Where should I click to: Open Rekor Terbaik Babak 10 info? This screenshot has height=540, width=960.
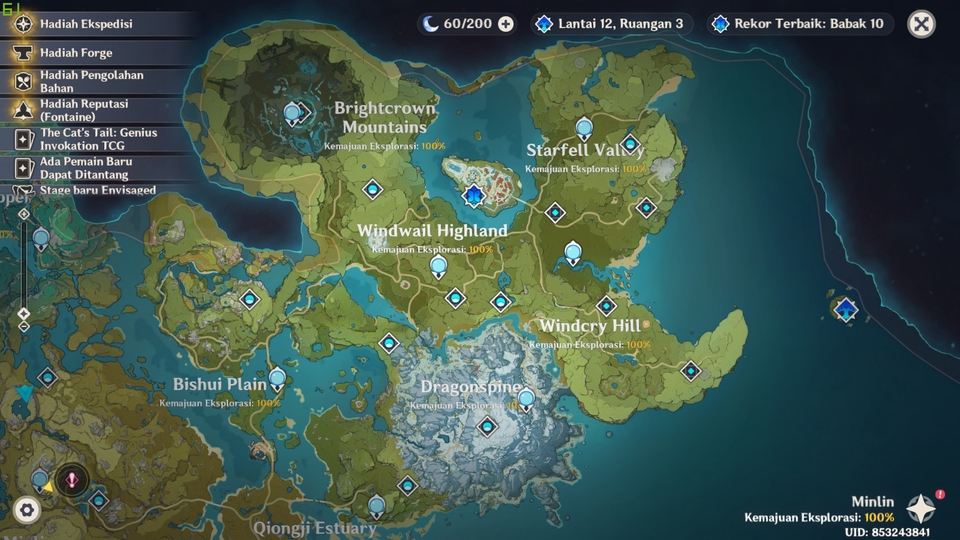click(x=798, y=24)
